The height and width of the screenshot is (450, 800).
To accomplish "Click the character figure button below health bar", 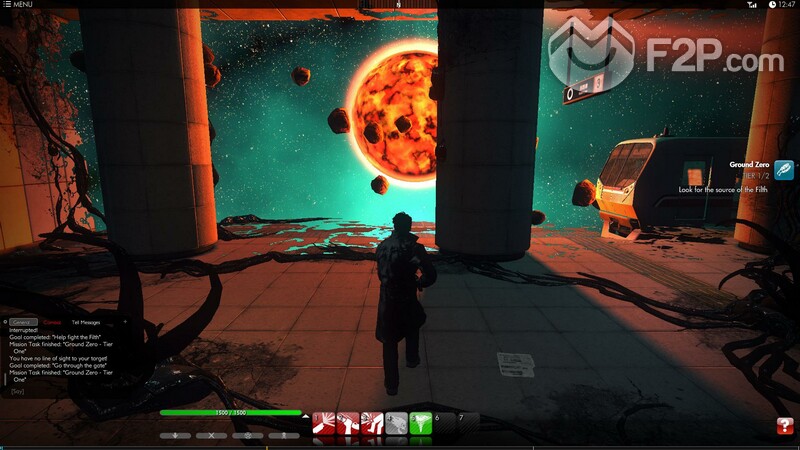I will [x=284, y=436].
